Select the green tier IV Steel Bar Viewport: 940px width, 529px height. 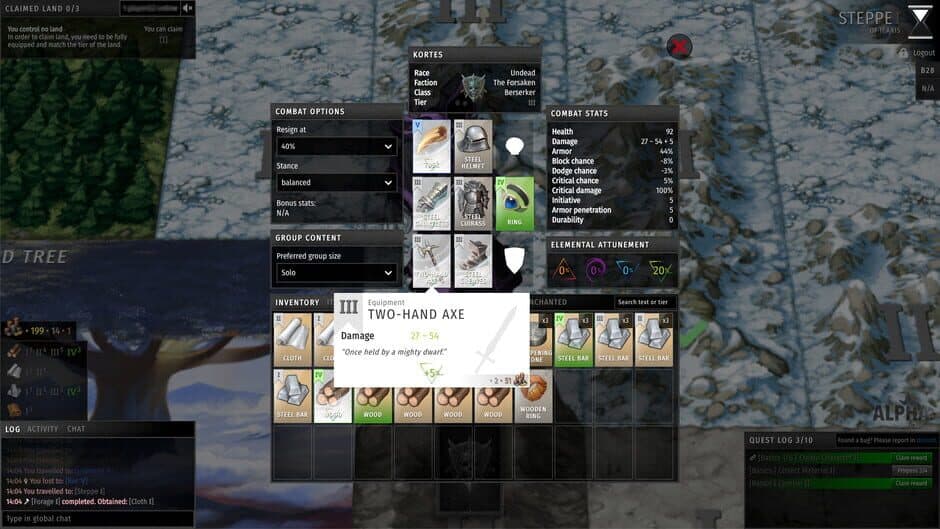(573, 339)
